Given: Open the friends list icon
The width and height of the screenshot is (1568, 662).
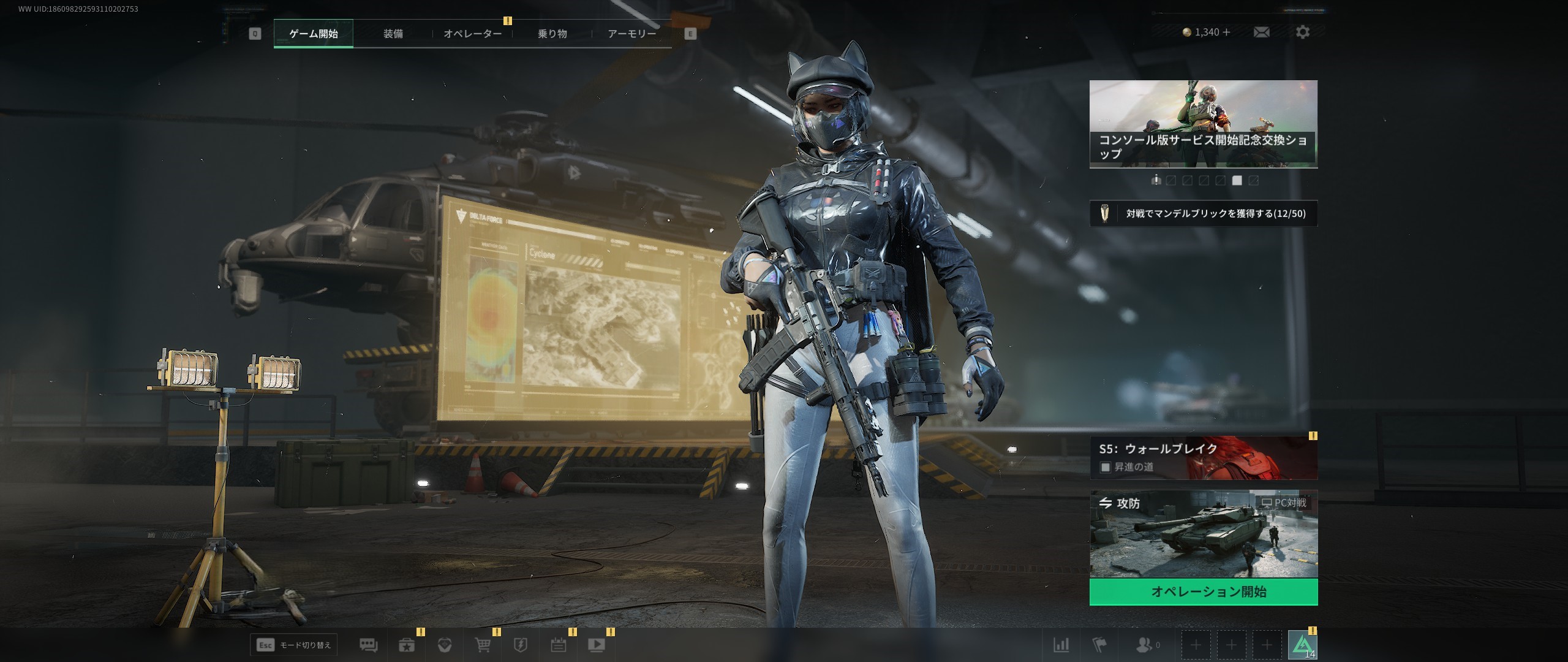Looking at the screenshot, I should (x=1144, y=645).
